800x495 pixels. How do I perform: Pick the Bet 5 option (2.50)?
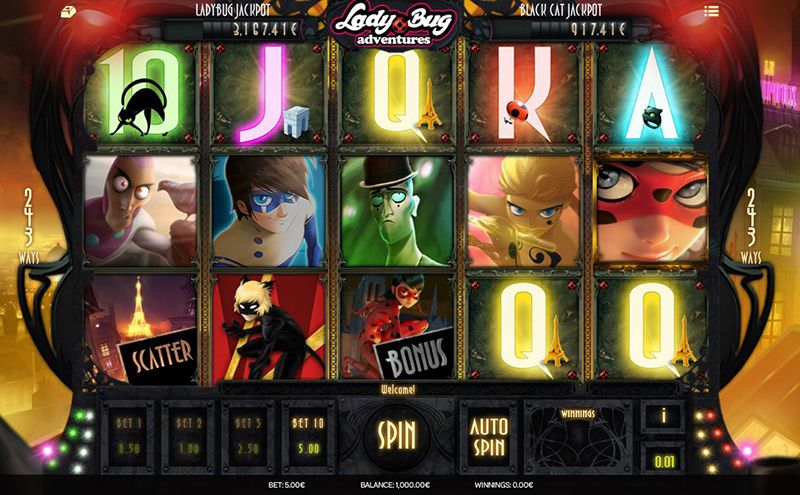point(250,433)
